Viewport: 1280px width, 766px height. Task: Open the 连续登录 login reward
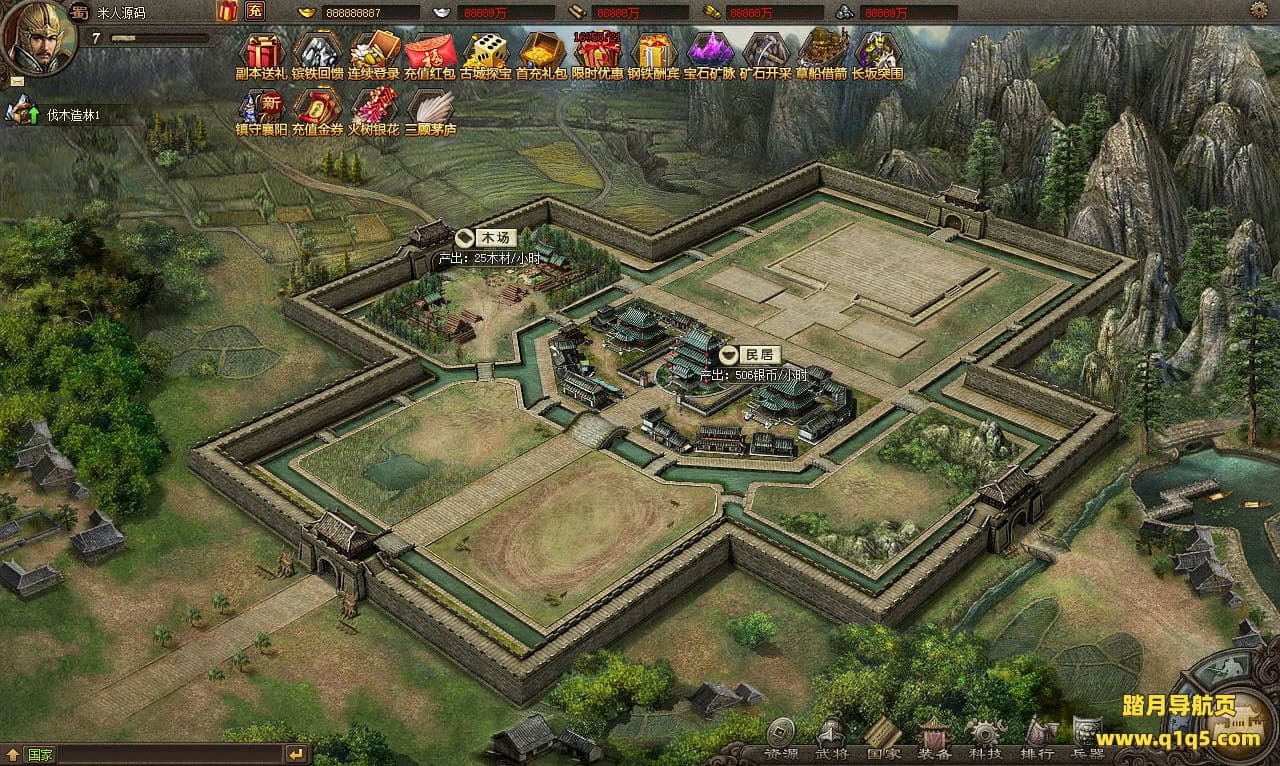pos(374,54)
